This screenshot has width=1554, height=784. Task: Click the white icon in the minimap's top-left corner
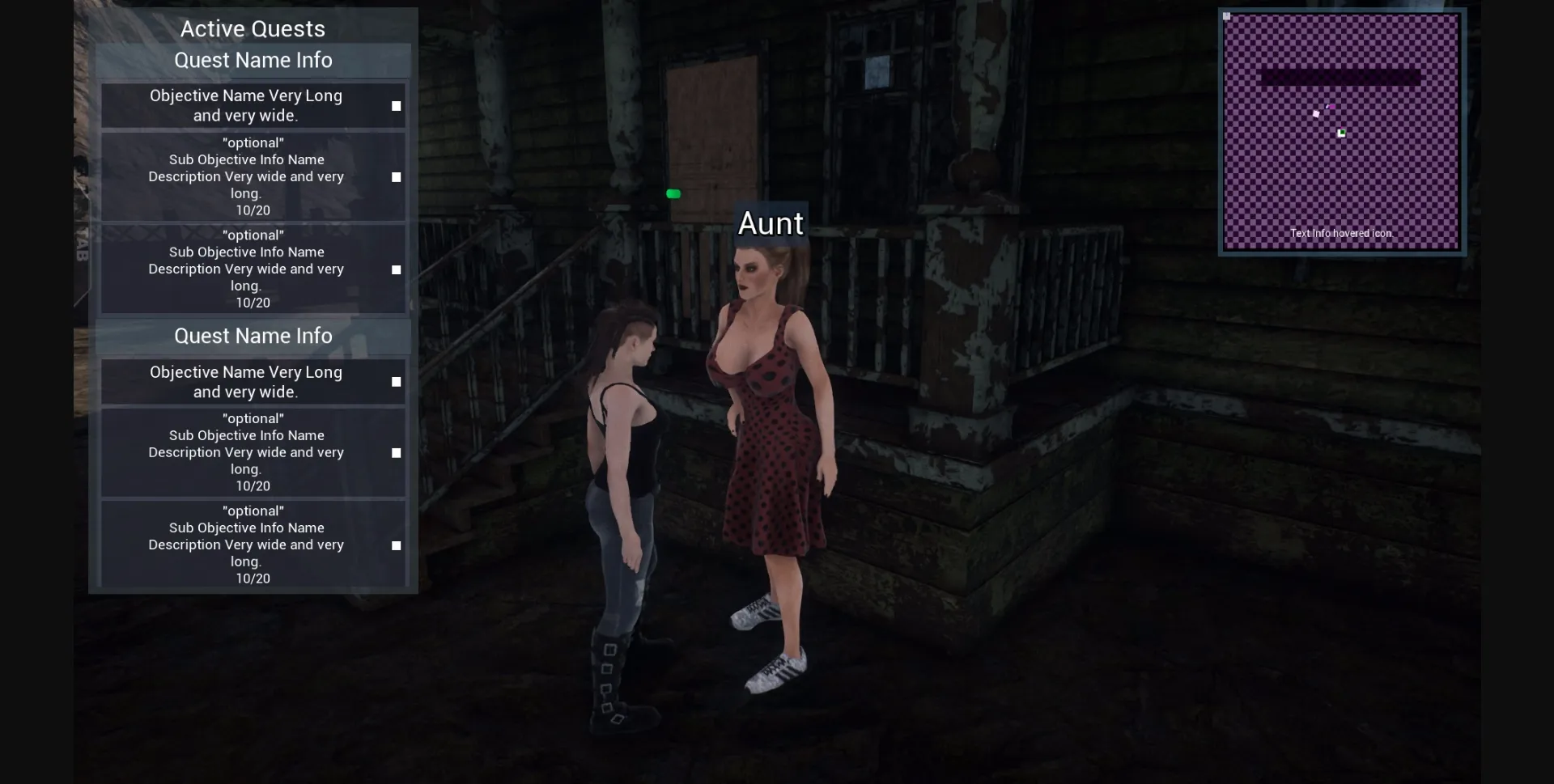1226,16
